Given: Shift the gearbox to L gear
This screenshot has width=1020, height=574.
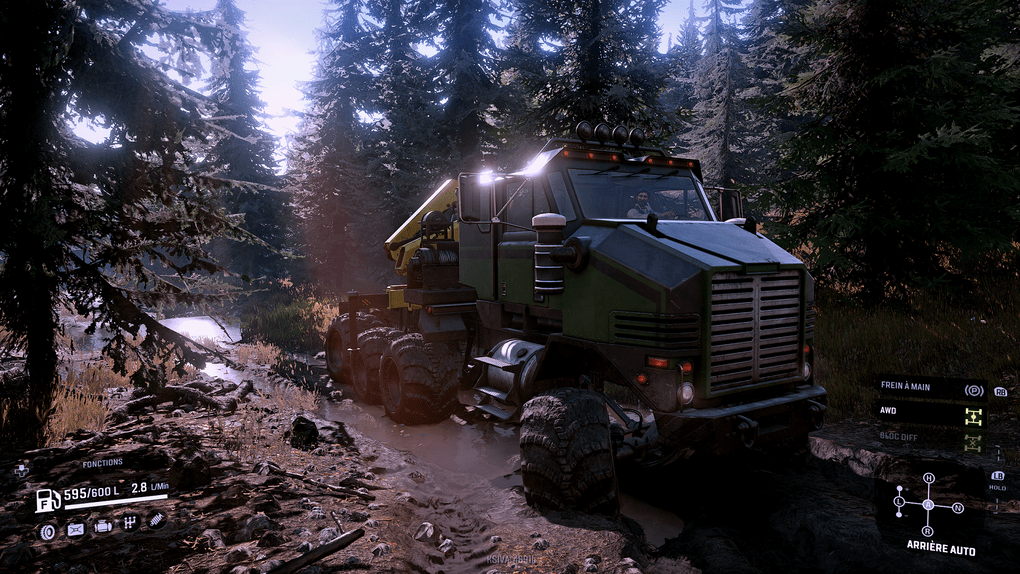Looking at the screenshot, I should pyautogui.click(x=899, y=501).
